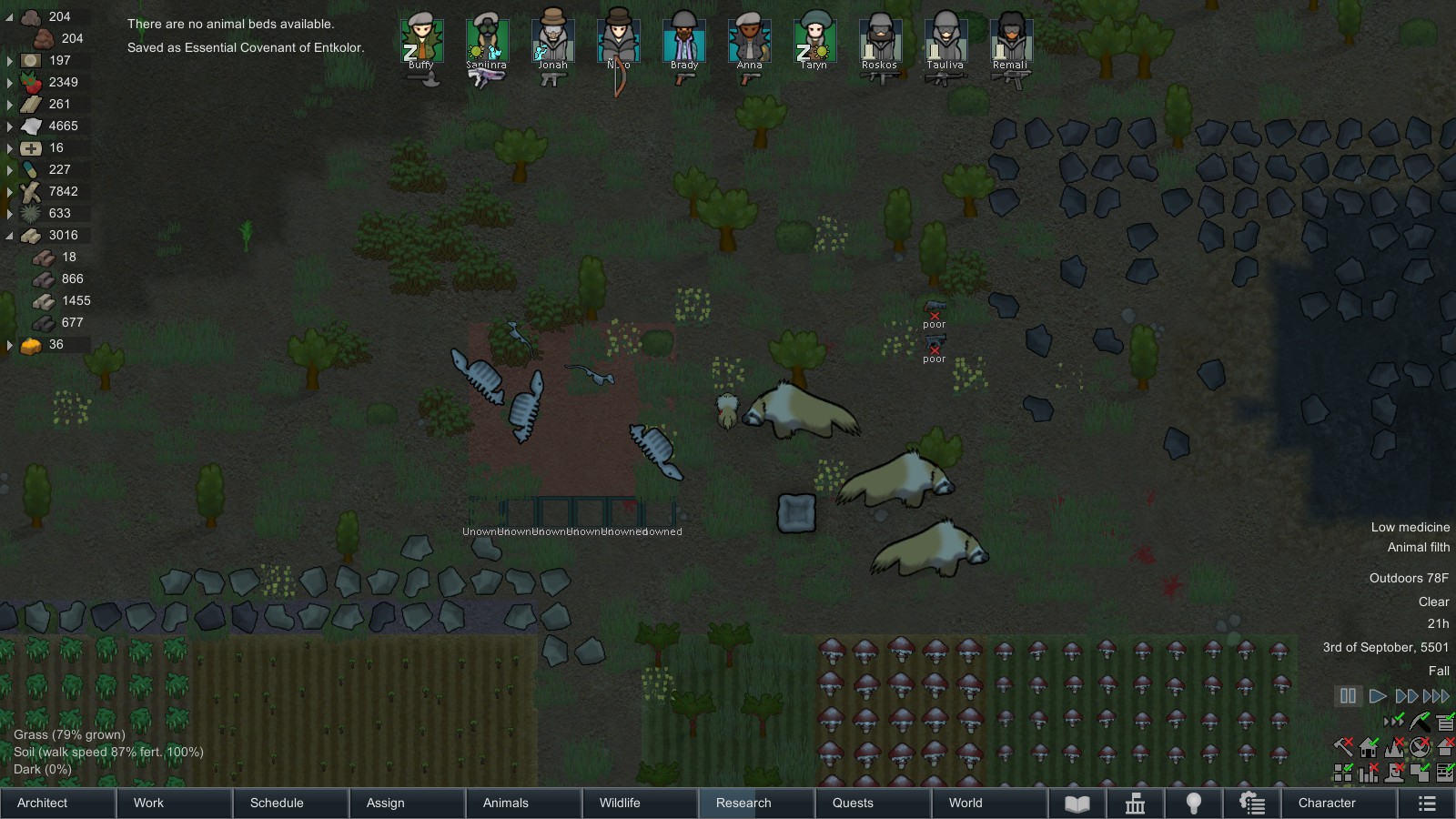The width and height of the screenshot is (1456, 819).
Task: Pause the game with the pause button
Action: pyautogui.click(x=1348, y=695)
